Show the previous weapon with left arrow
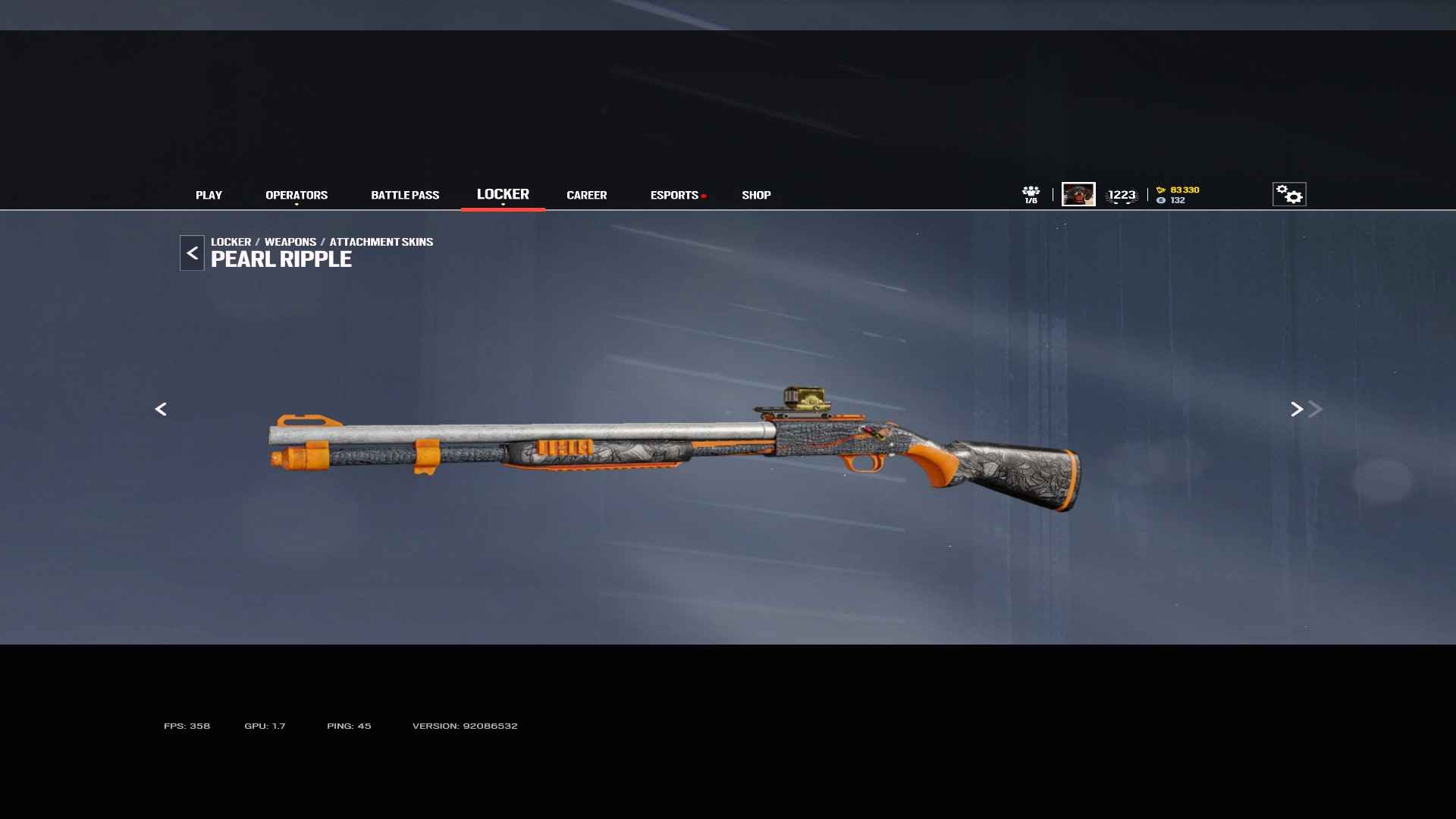This screenshot has height=819, width=1456. click(x=161, y=409)
